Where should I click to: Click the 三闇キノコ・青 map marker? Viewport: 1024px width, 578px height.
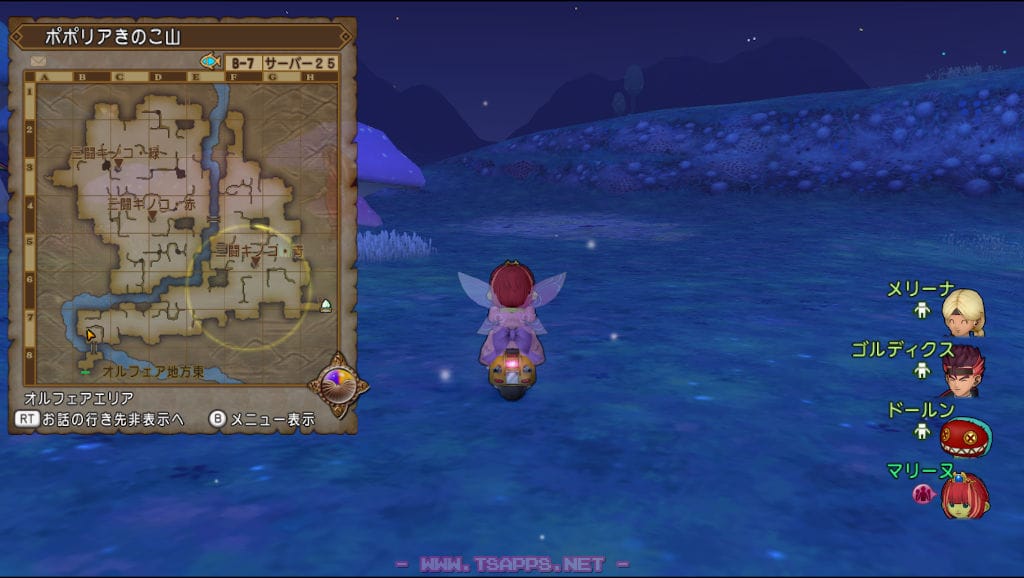[256, 262]
